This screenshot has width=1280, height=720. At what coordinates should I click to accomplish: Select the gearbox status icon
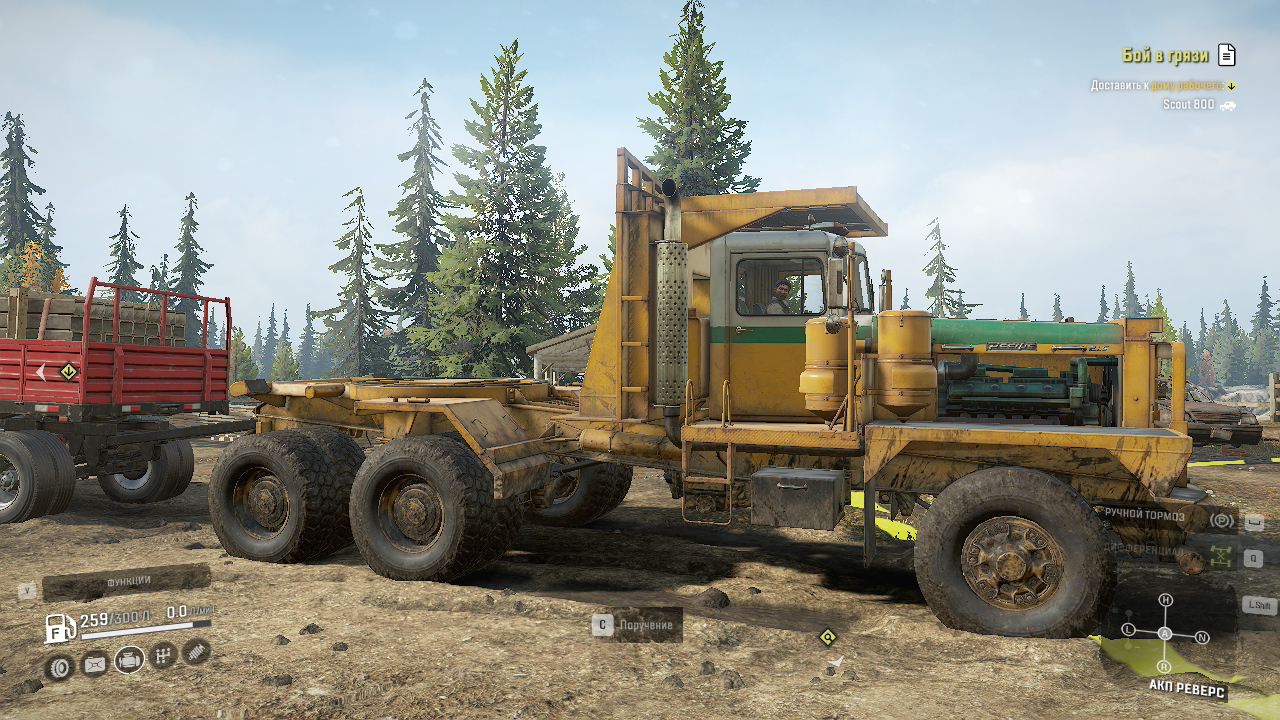[x=164, y=656]
